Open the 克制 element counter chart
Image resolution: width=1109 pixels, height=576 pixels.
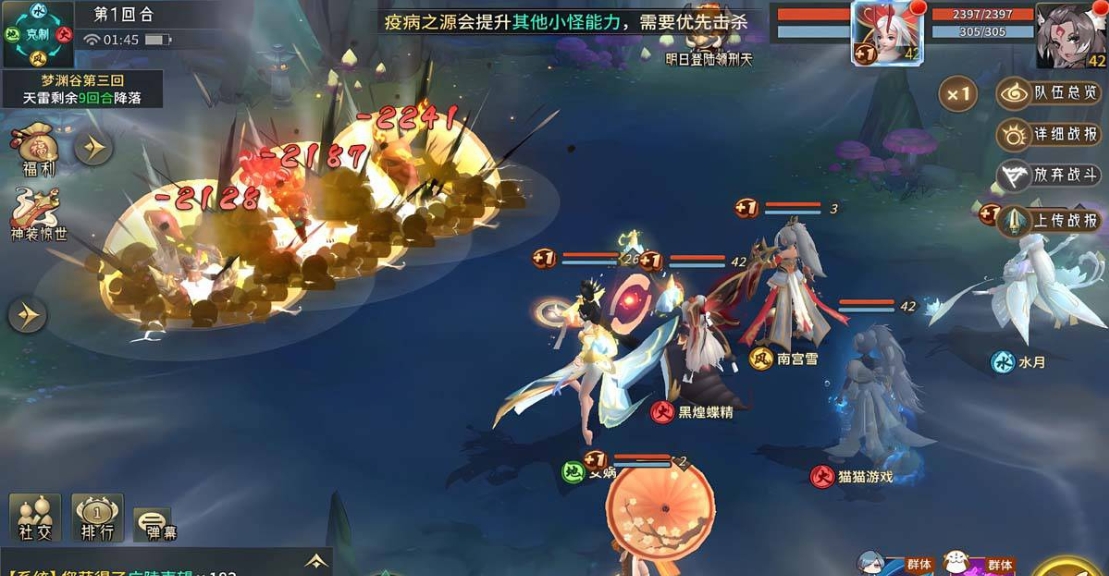37,33
